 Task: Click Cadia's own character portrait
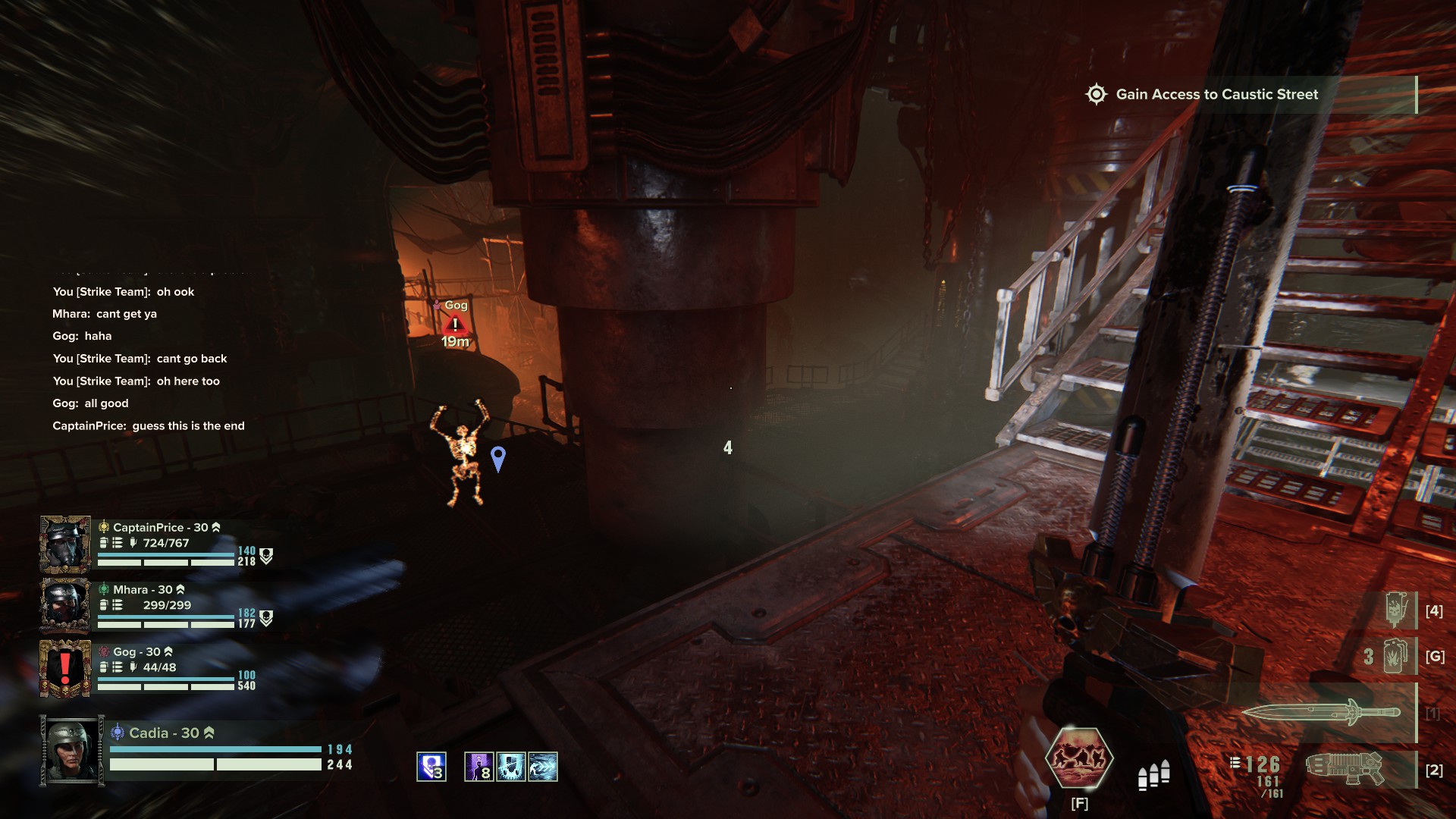(72, 751)
